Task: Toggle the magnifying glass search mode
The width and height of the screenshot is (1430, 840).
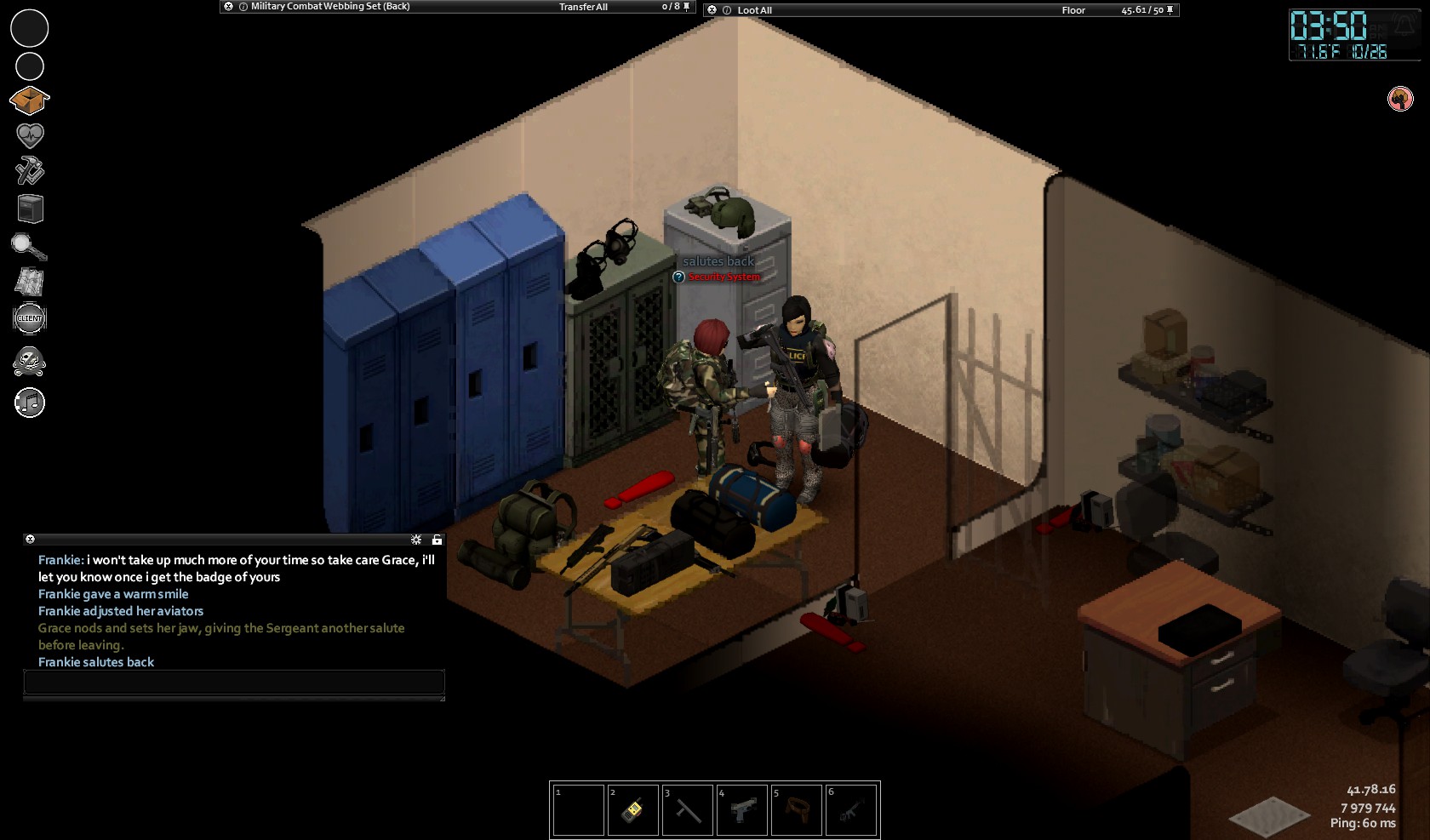Action: (29, 247)
